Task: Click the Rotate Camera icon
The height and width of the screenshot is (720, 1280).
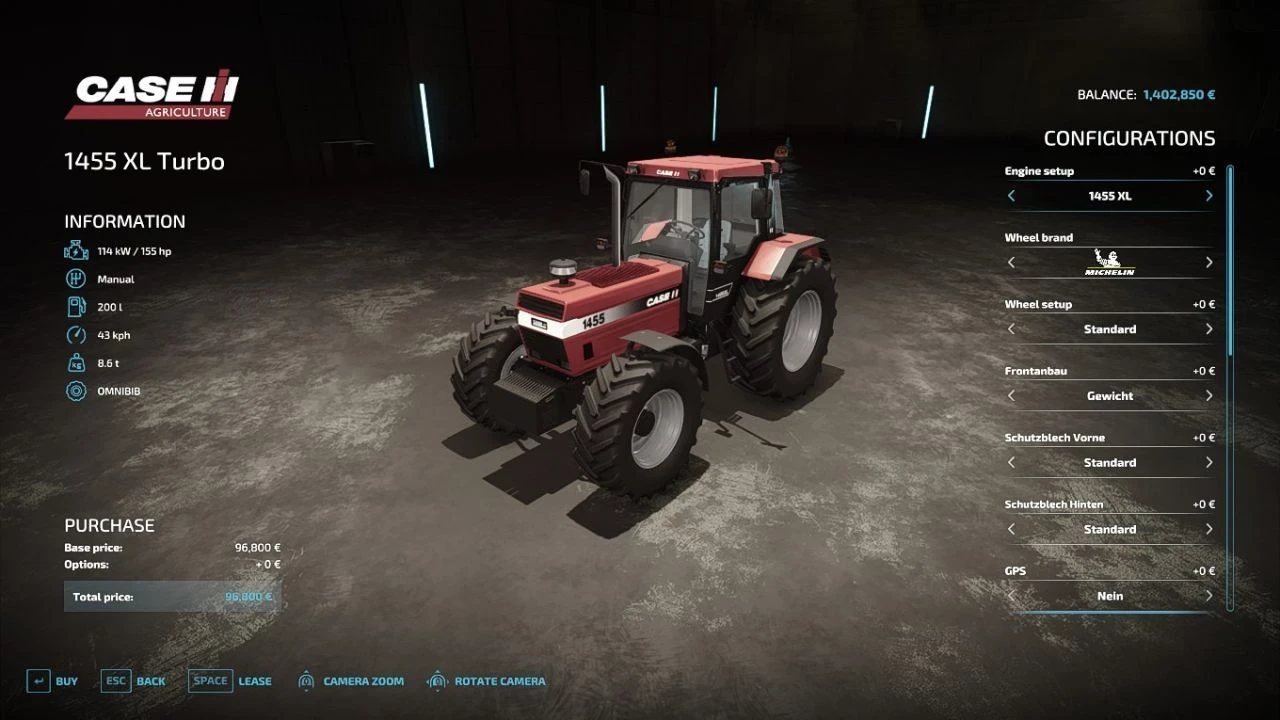Action: [437, 680]
